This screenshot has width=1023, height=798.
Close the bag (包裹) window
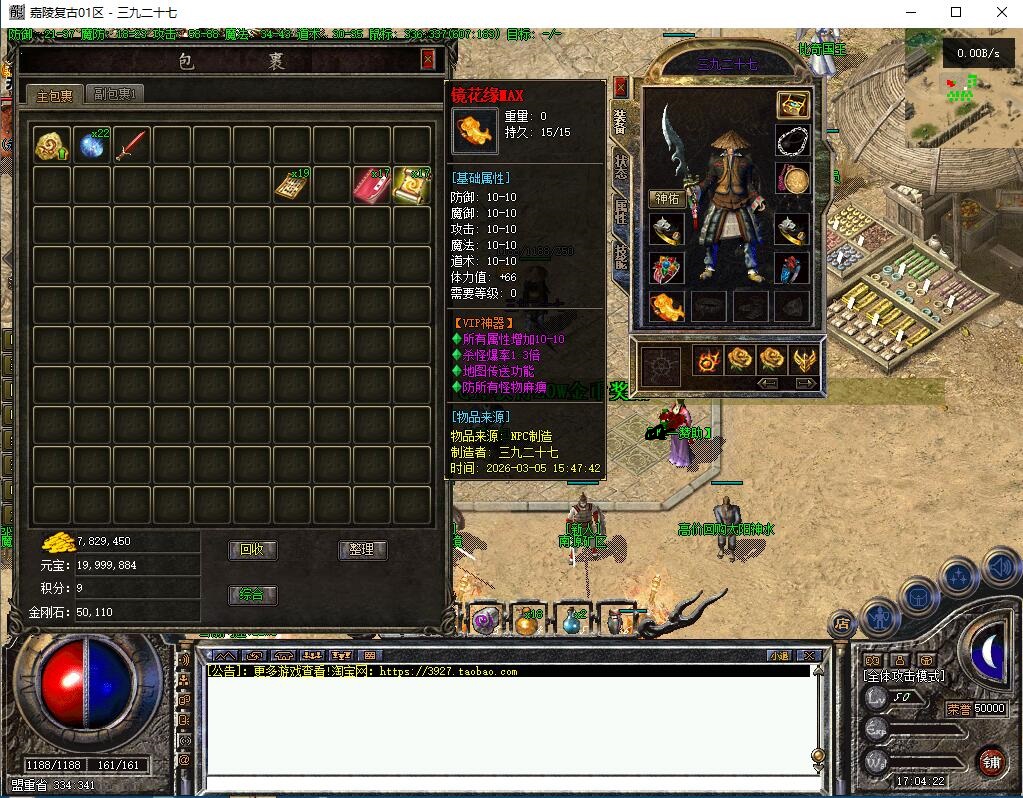click(428, 59)
